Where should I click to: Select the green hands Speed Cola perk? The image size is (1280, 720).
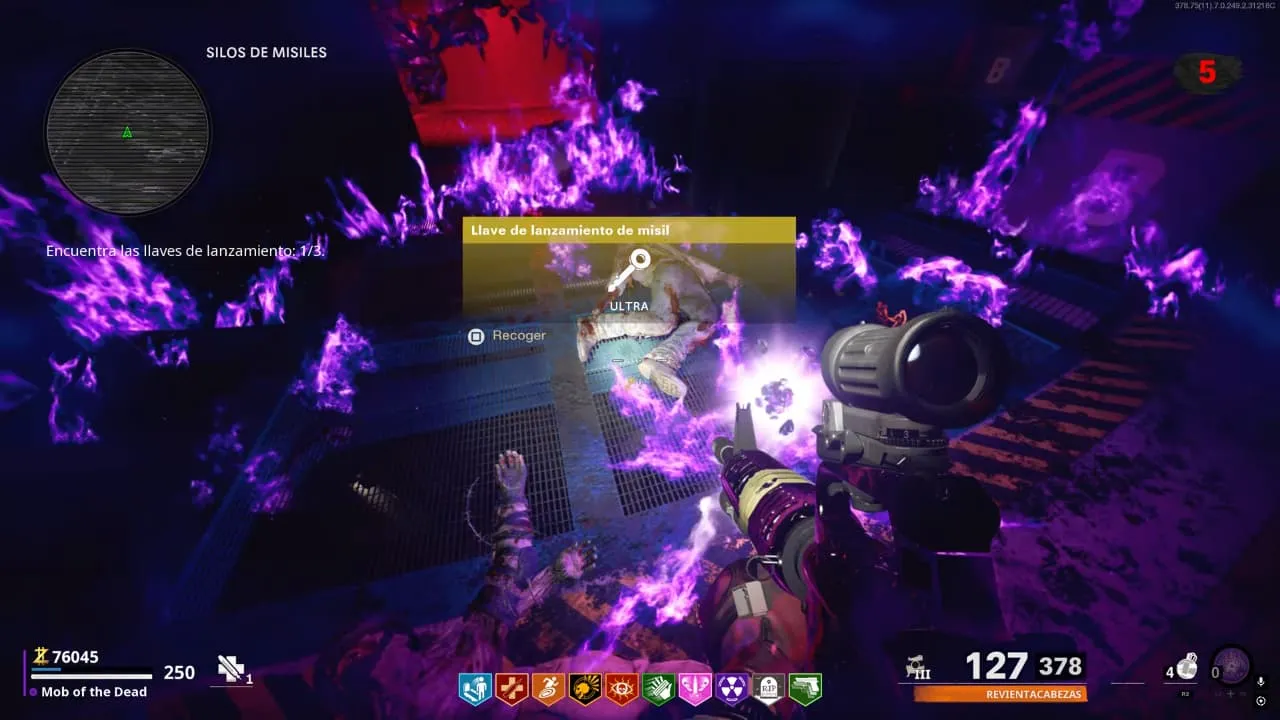point(658,688)
